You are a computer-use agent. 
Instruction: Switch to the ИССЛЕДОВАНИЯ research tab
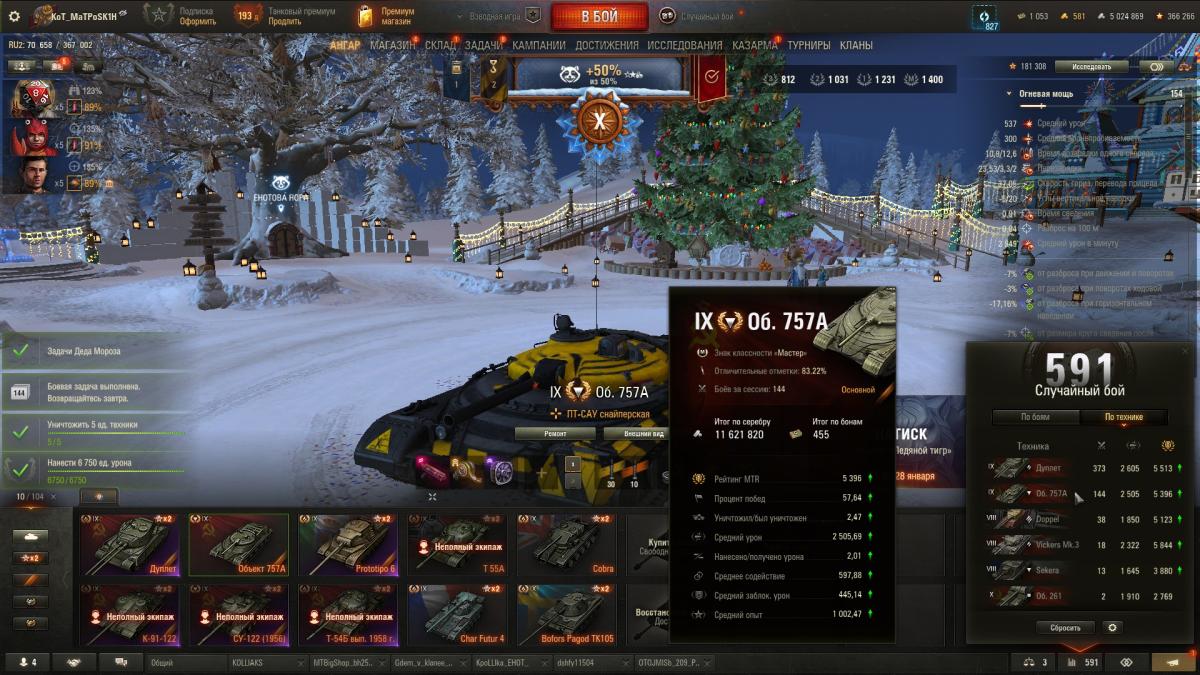tap(684, 45)
